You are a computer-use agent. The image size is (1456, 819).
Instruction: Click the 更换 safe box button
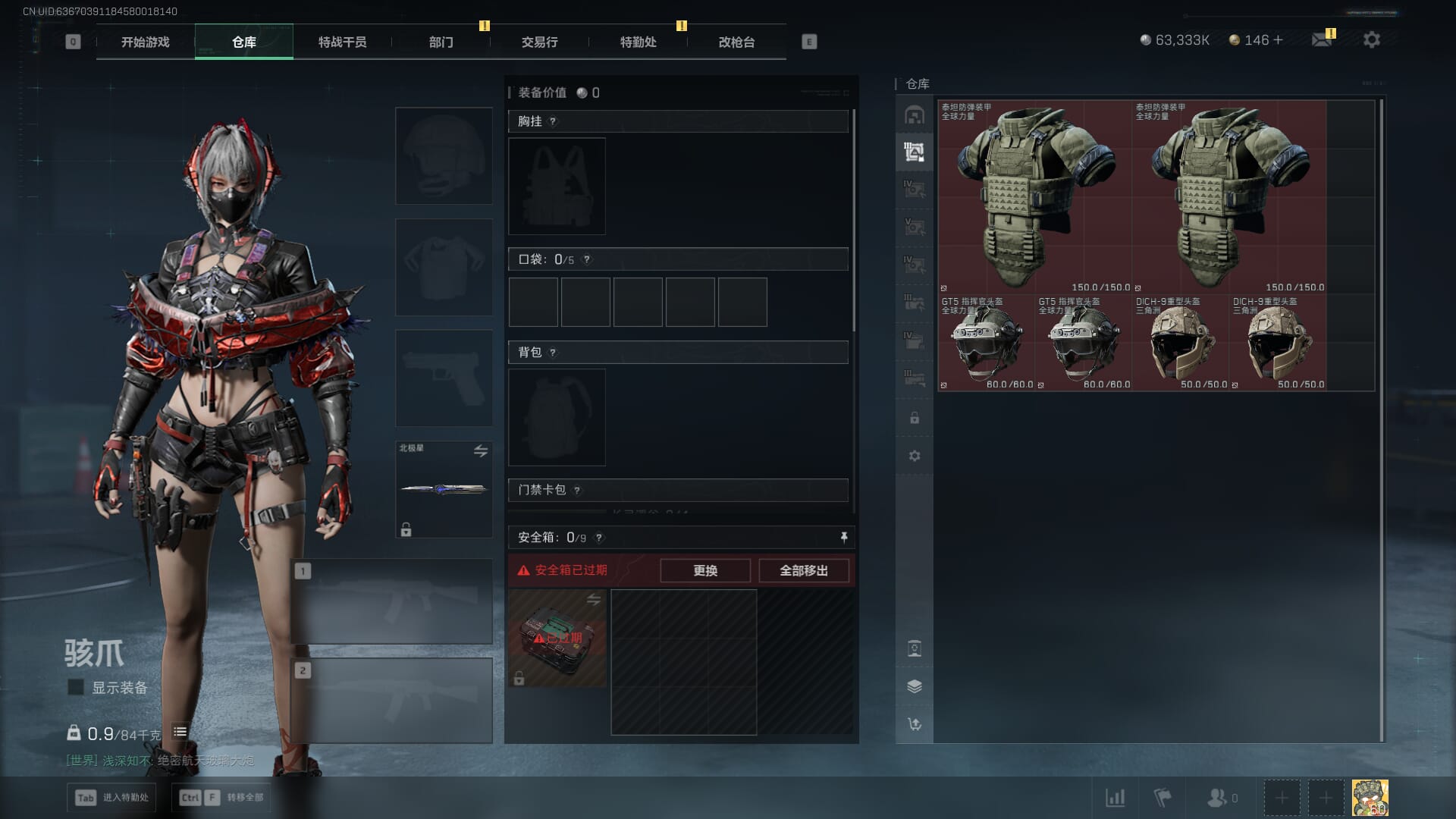coord(705,570)
